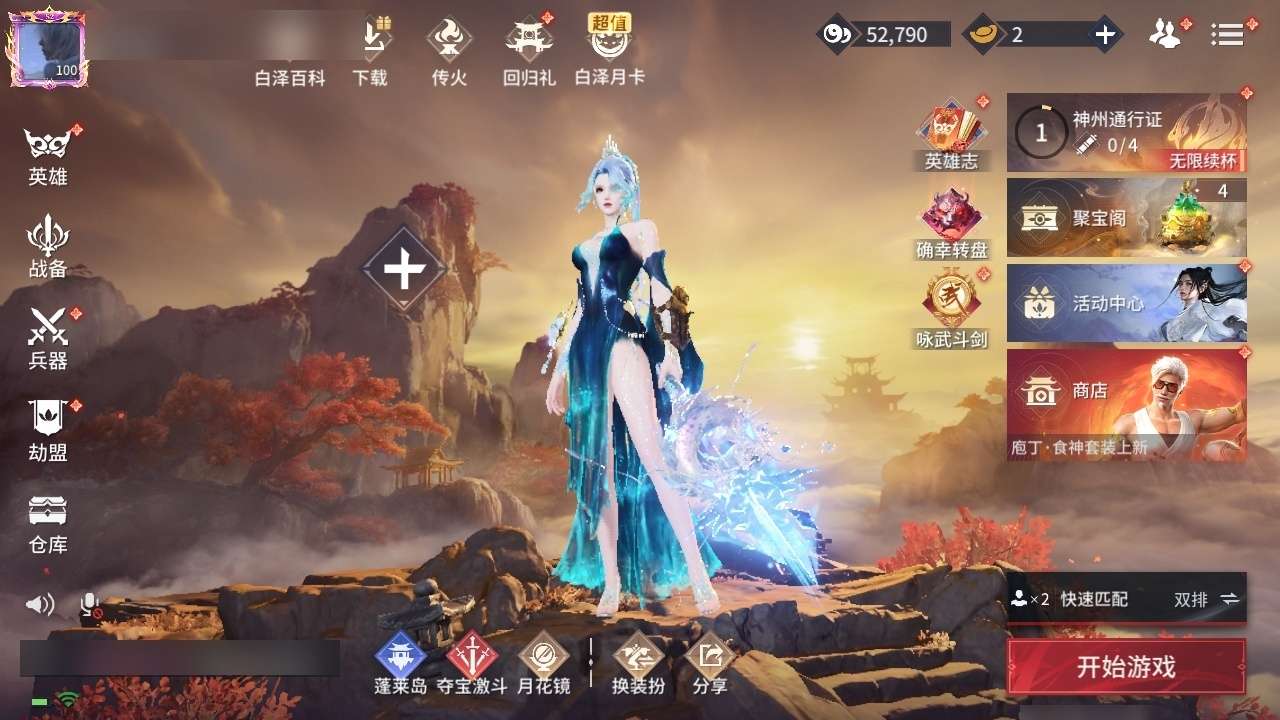This screenshot has height=720, width=1280.
Task: Open the 劫盟 guild menu
Action: (x=48, y=431)
